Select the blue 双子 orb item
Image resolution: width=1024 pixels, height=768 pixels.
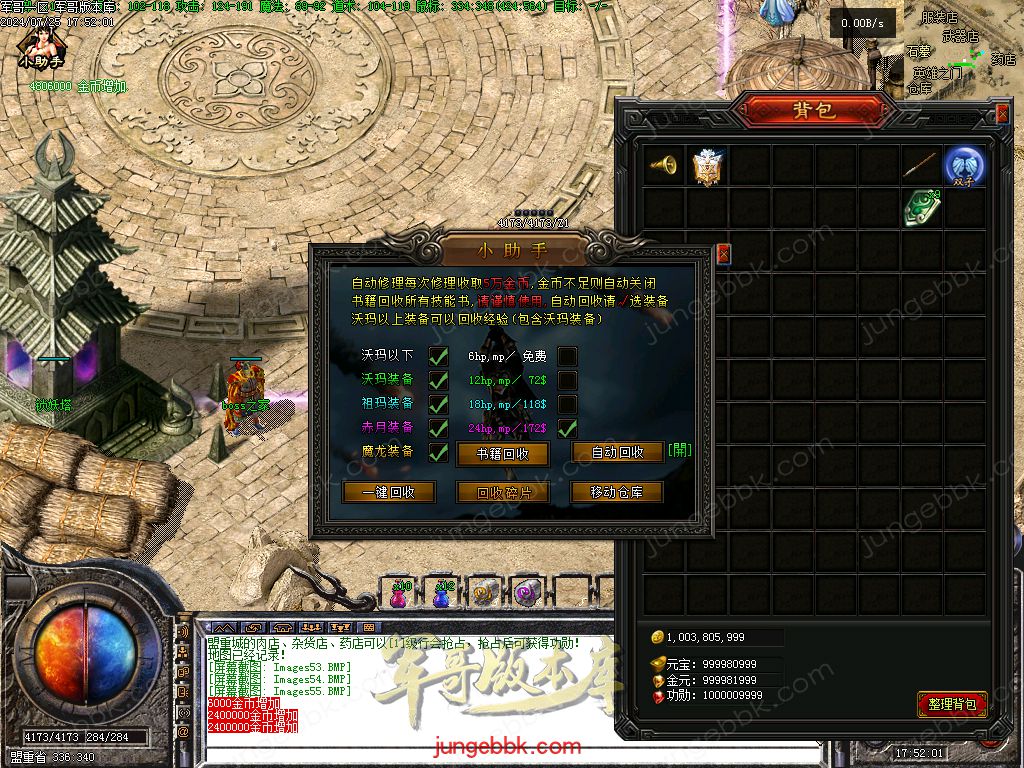(965, 166)
